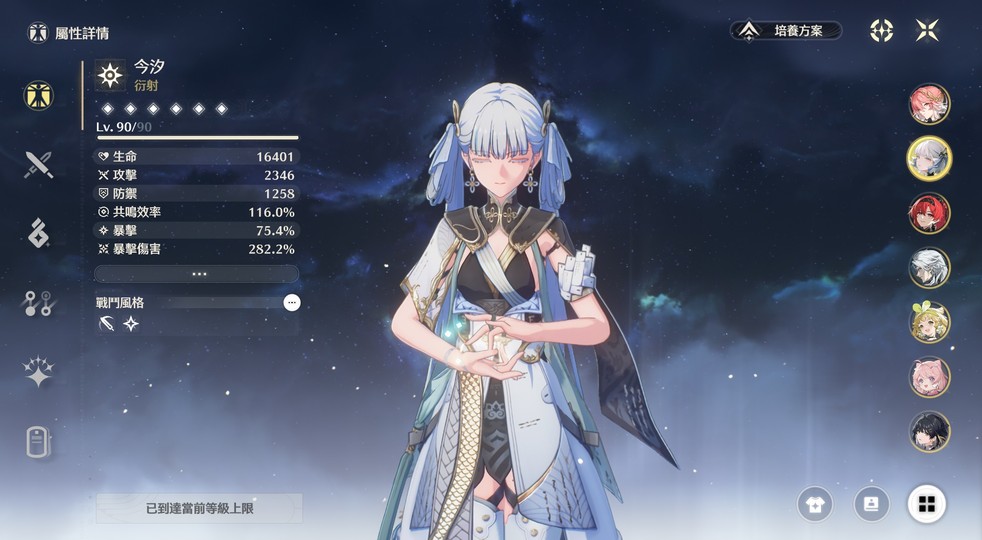Select the red-haired character portrait
Screen dimensions: 982x540
pyautogui.click(x=929, y=213)
